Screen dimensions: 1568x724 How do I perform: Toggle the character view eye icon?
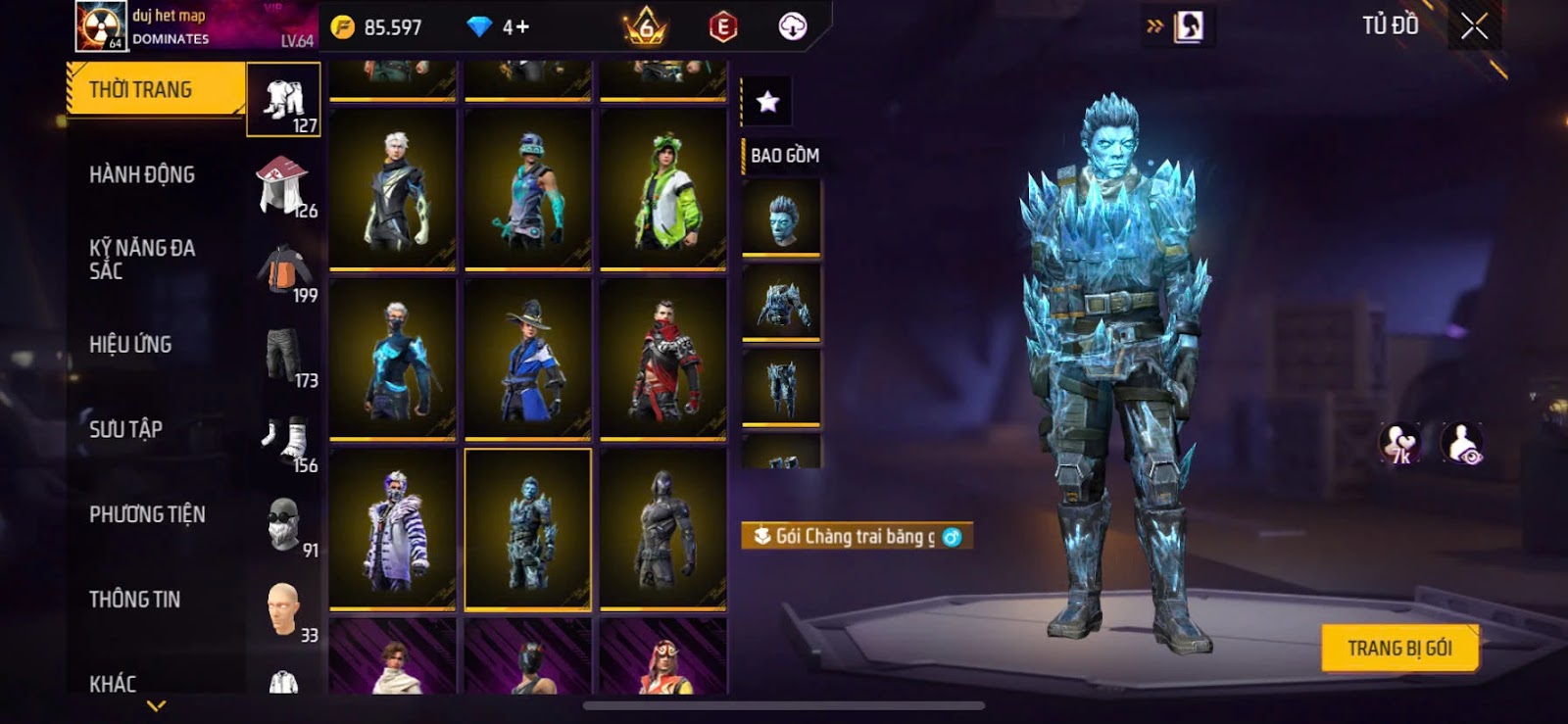pos(1462,444)
